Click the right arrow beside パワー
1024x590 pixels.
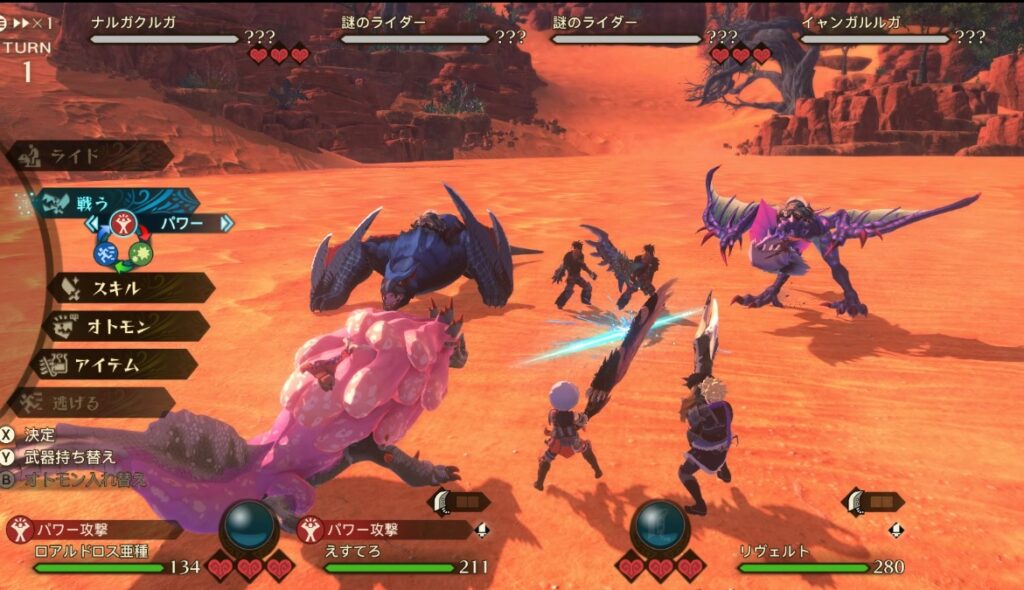tap(226, 223)
